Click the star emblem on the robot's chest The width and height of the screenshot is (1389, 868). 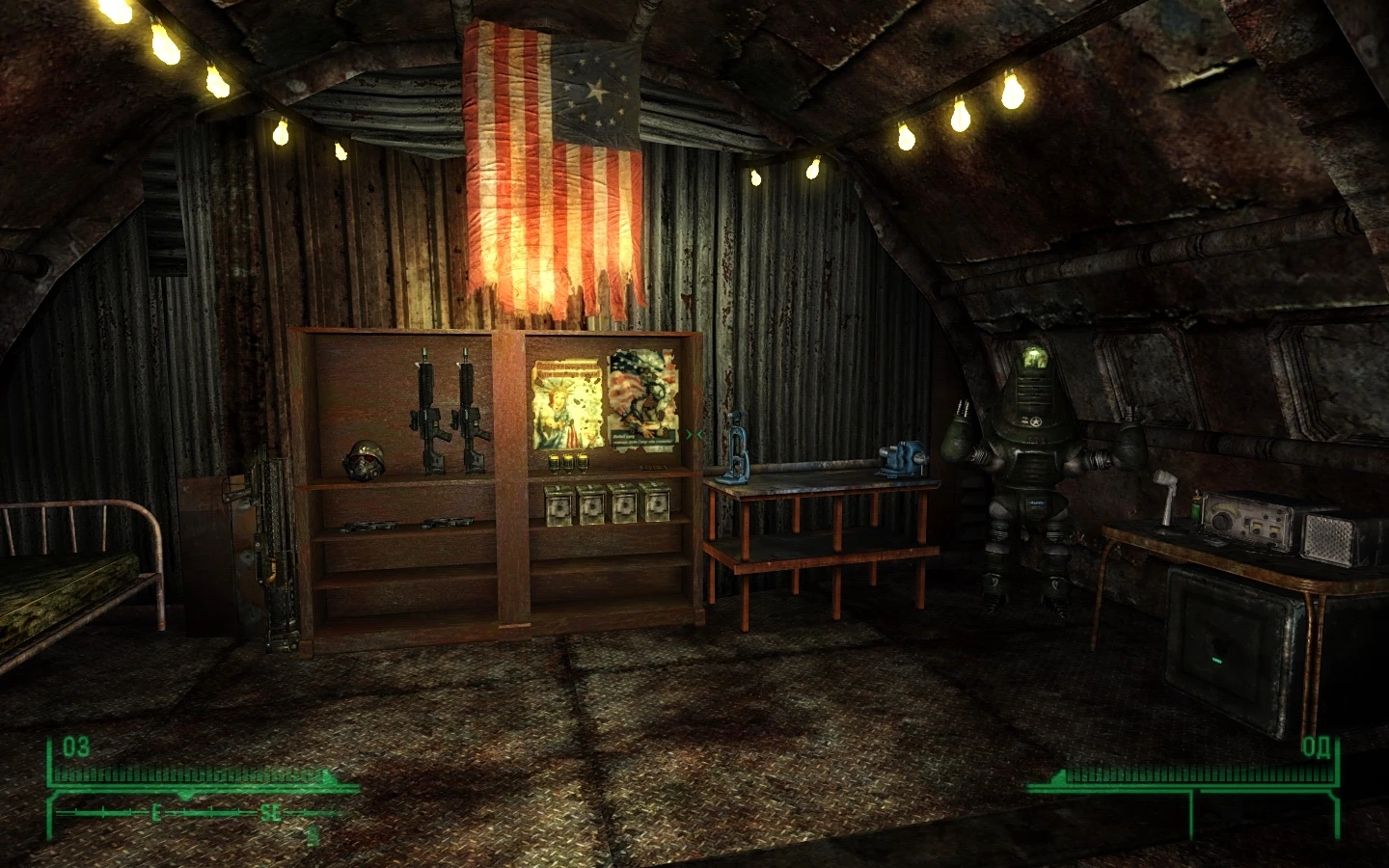tap(1034, 420)
